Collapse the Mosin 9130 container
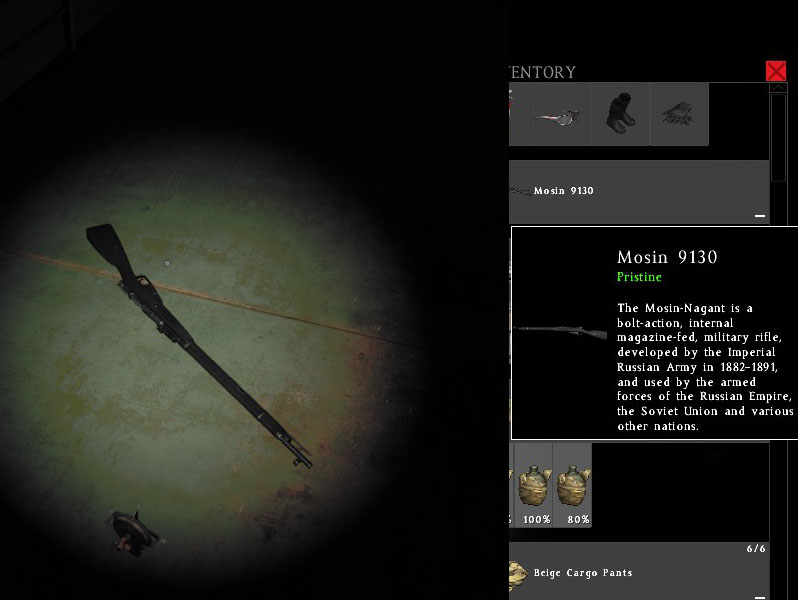The height and width of the screenshot is (600, 800). click(x=759, y=216)
